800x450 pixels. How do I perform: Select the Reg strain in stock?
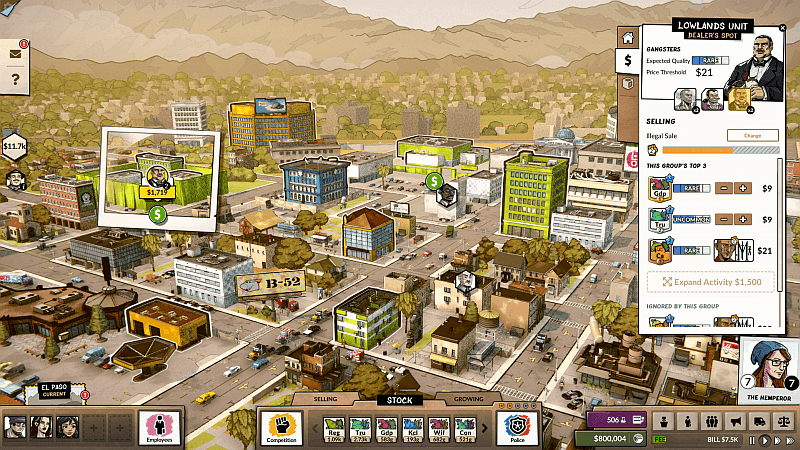click(x=334, y=428)
